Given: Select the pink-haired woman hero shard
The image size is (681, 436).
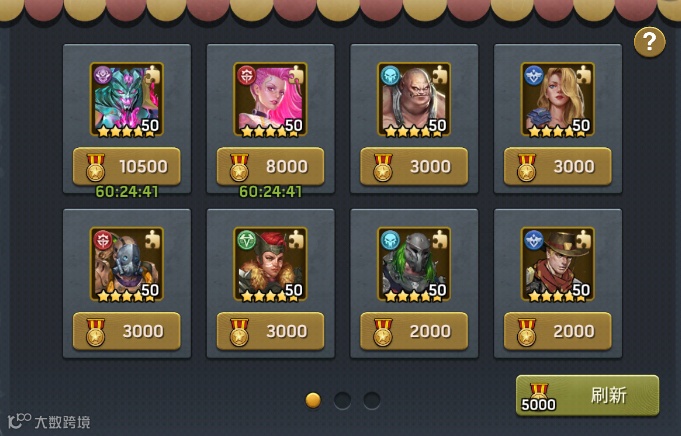Looking at the screenshot, I should coord(271,98).
